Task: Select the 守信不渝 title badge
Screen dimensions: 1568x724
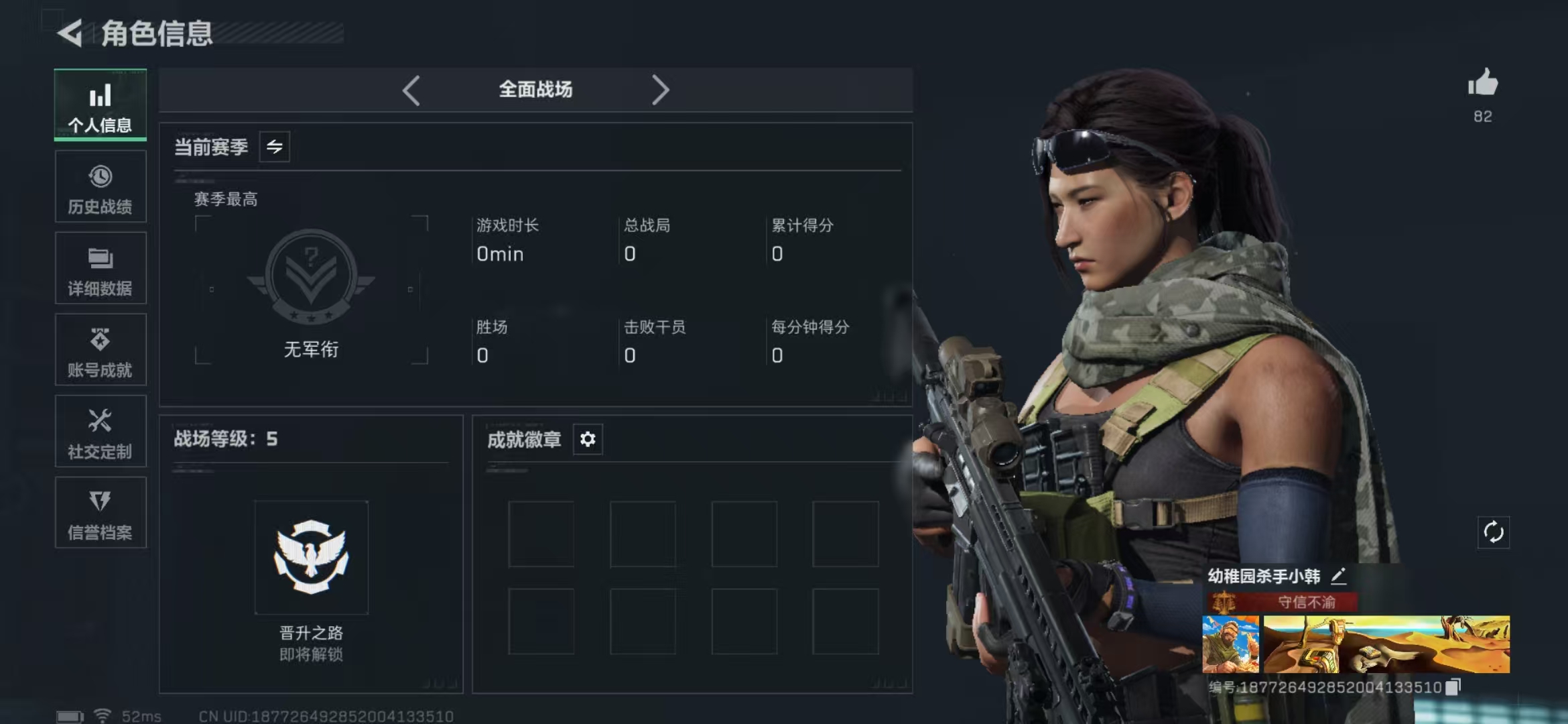Action: tap(1283, 602)
